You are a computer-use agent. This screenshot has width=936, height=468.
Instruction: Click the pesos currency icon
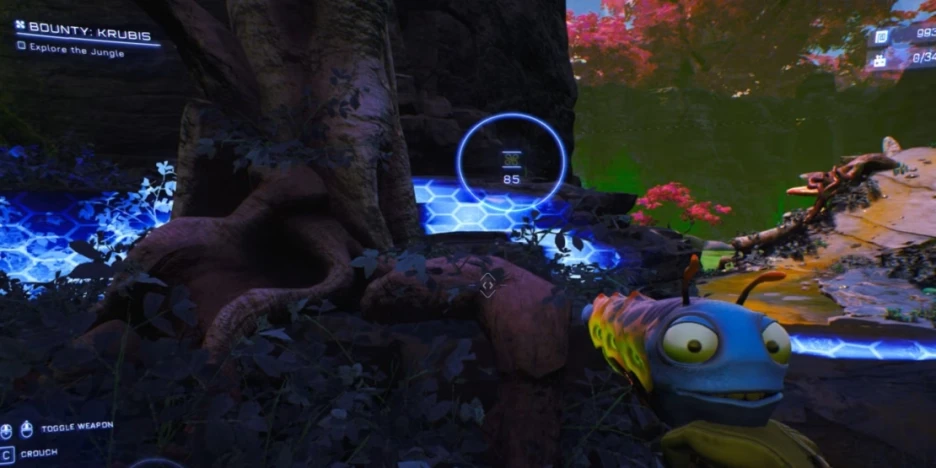coord(881,37)
